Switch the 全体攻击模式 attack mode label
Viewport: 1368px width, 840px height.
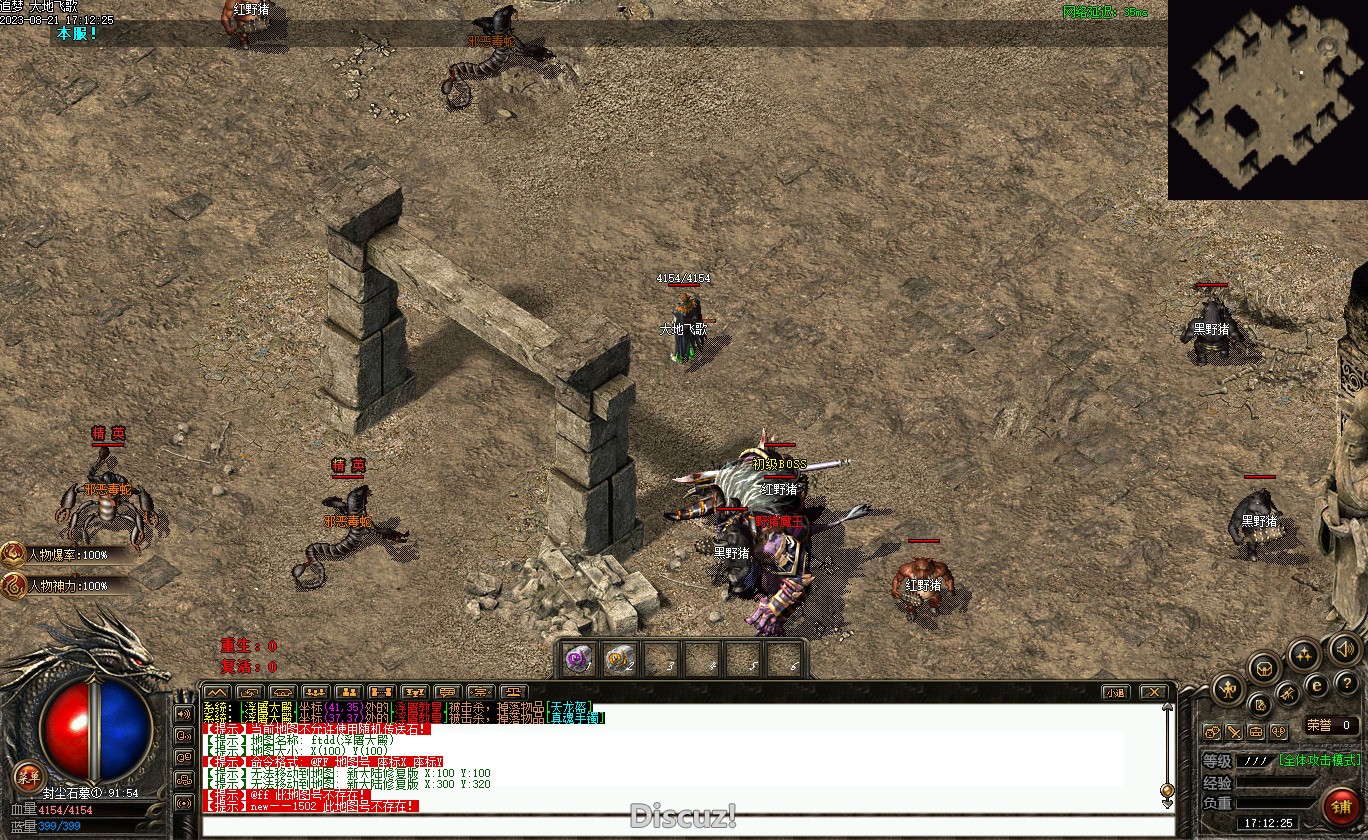[x=1319, y=760]
